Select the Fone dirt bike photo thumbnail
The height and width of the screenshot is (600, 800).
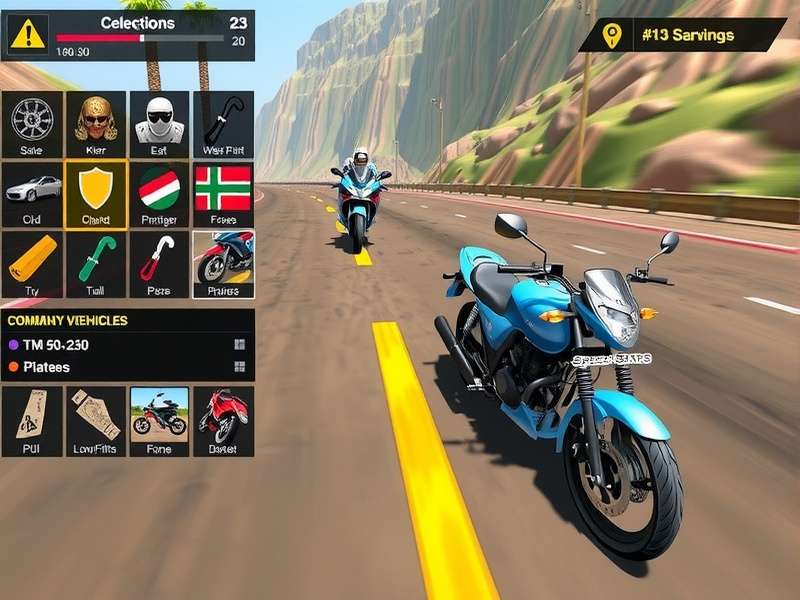pyautogui.click(x=159, y=421)
